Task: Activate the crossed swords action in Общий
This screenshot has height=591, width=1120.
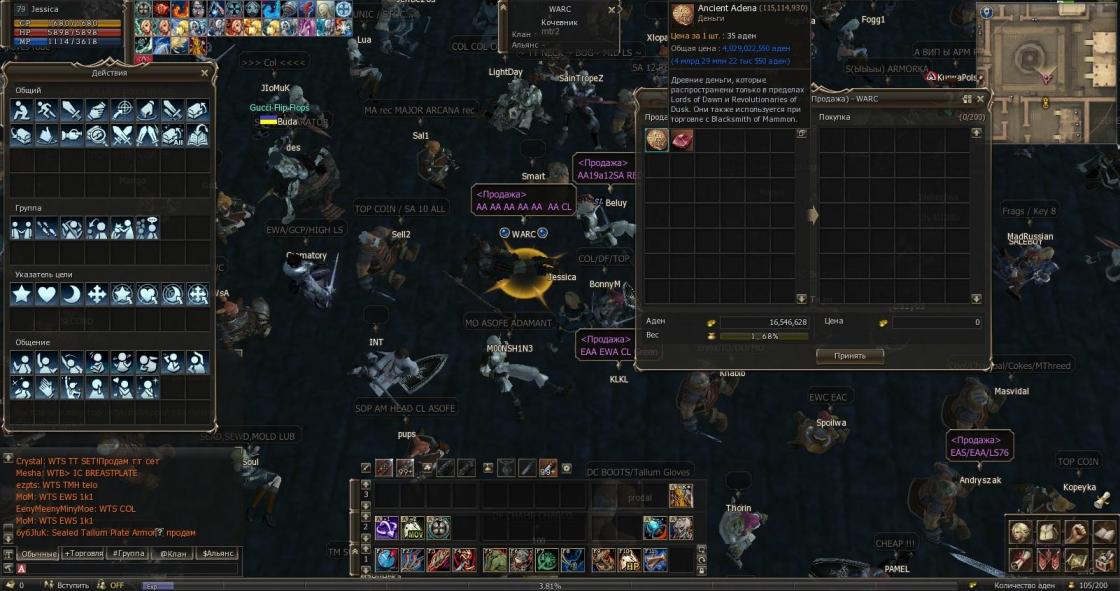Action: 122,134
